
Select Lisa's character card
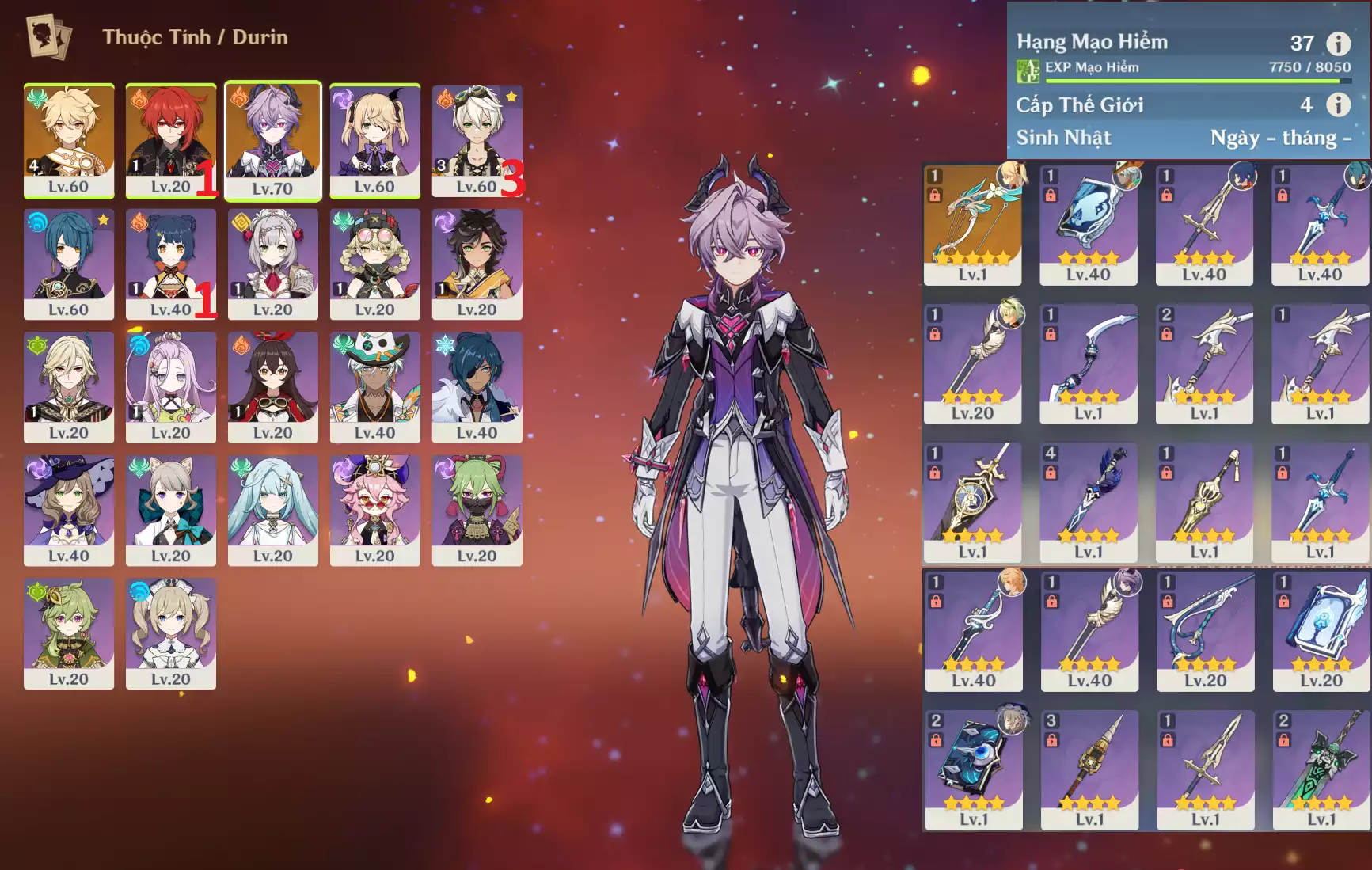click(x=69, y=510)
